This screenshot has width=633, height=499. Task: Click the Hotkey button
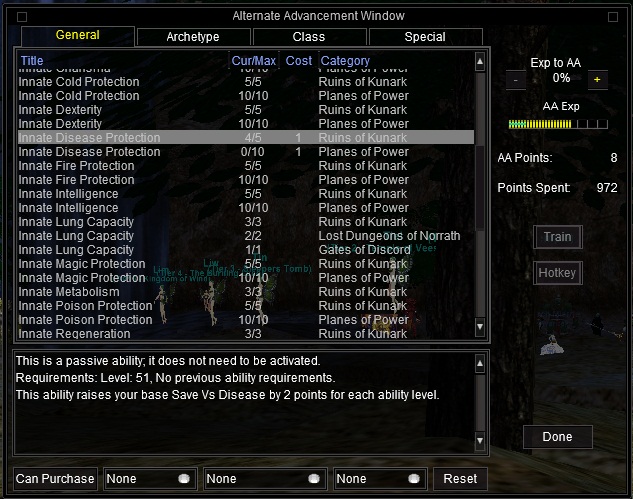point(557,272)
